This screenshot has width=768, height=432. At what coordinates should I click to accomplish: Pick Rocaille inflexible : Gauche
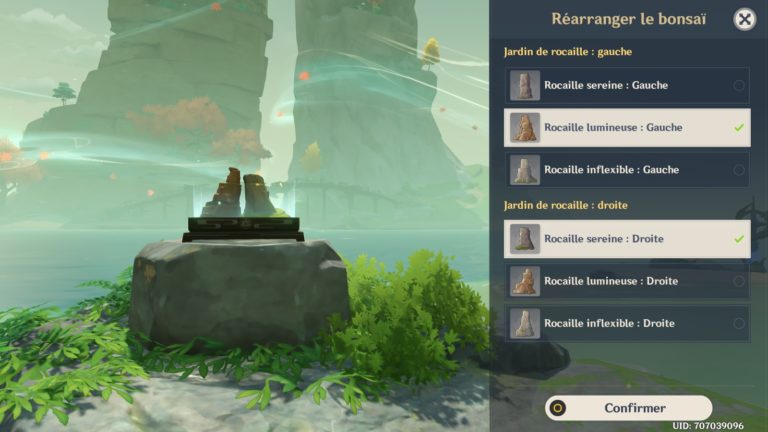pyautogui.click(x=627, y=170)
